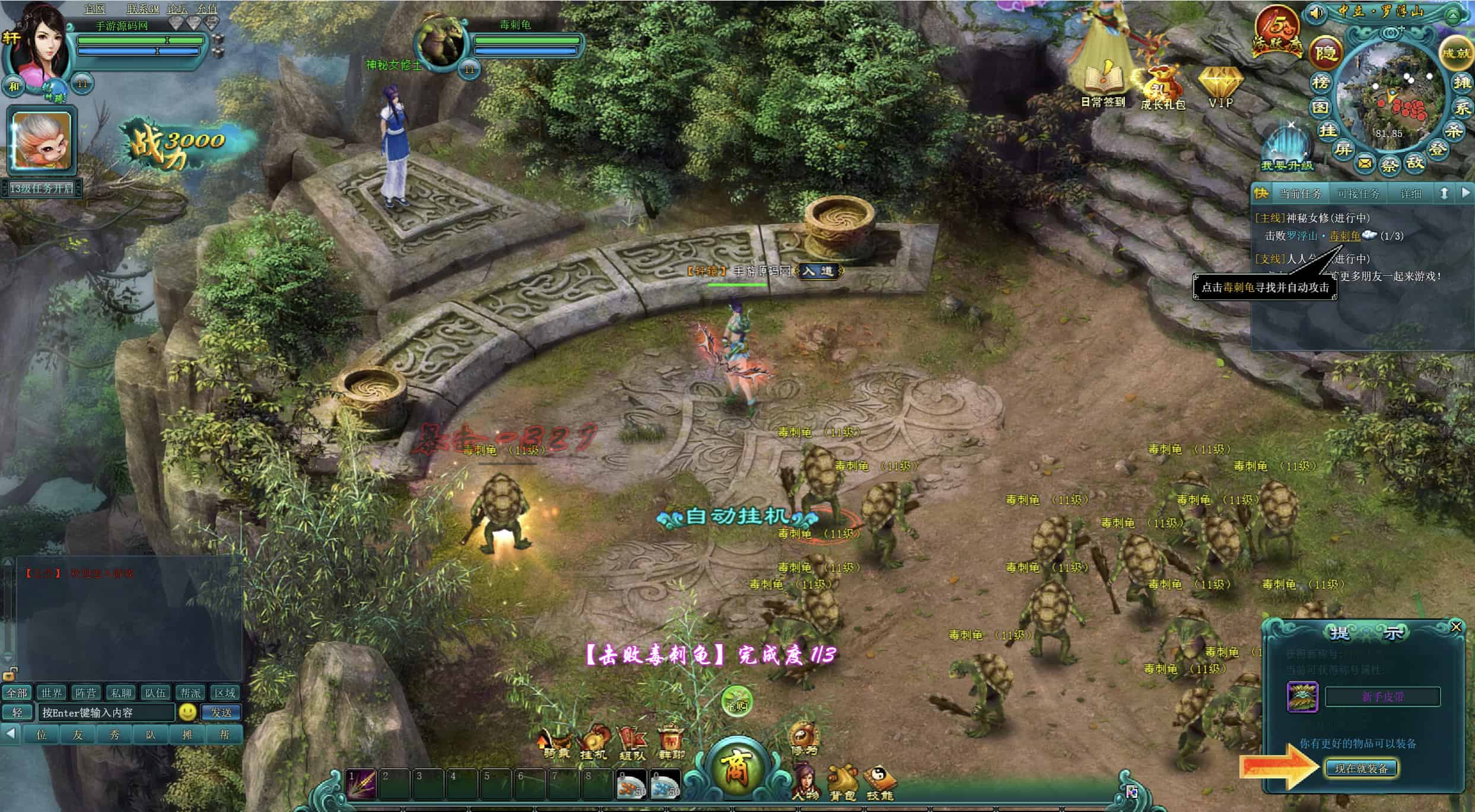Switch to the 可接任务 quest tab
The width and height of the screenshot is (1475, 812).
pyautogui.click(x=1358, y=194)
